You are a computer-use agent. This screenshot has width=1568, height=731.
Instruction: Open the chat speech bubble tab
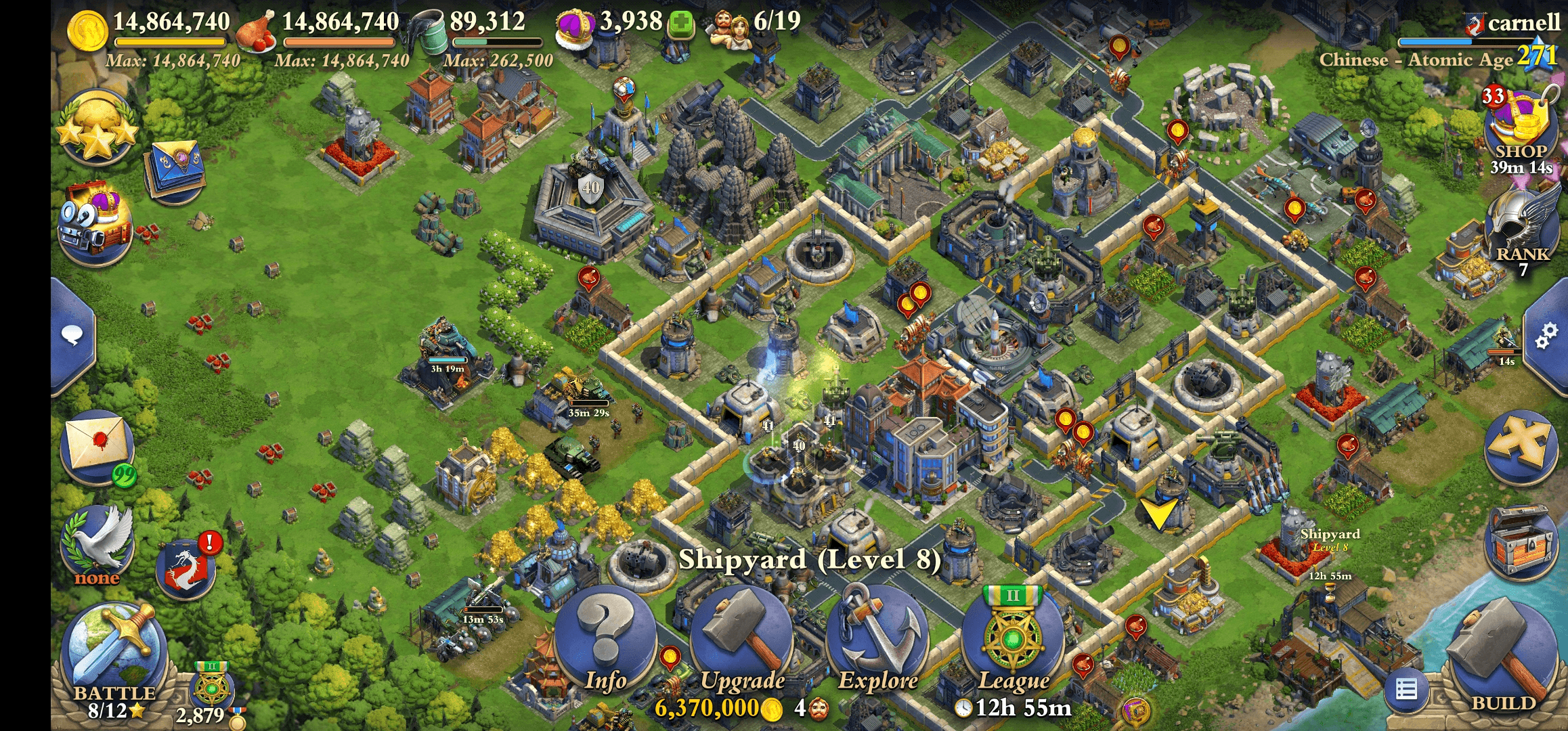(72, 336)
